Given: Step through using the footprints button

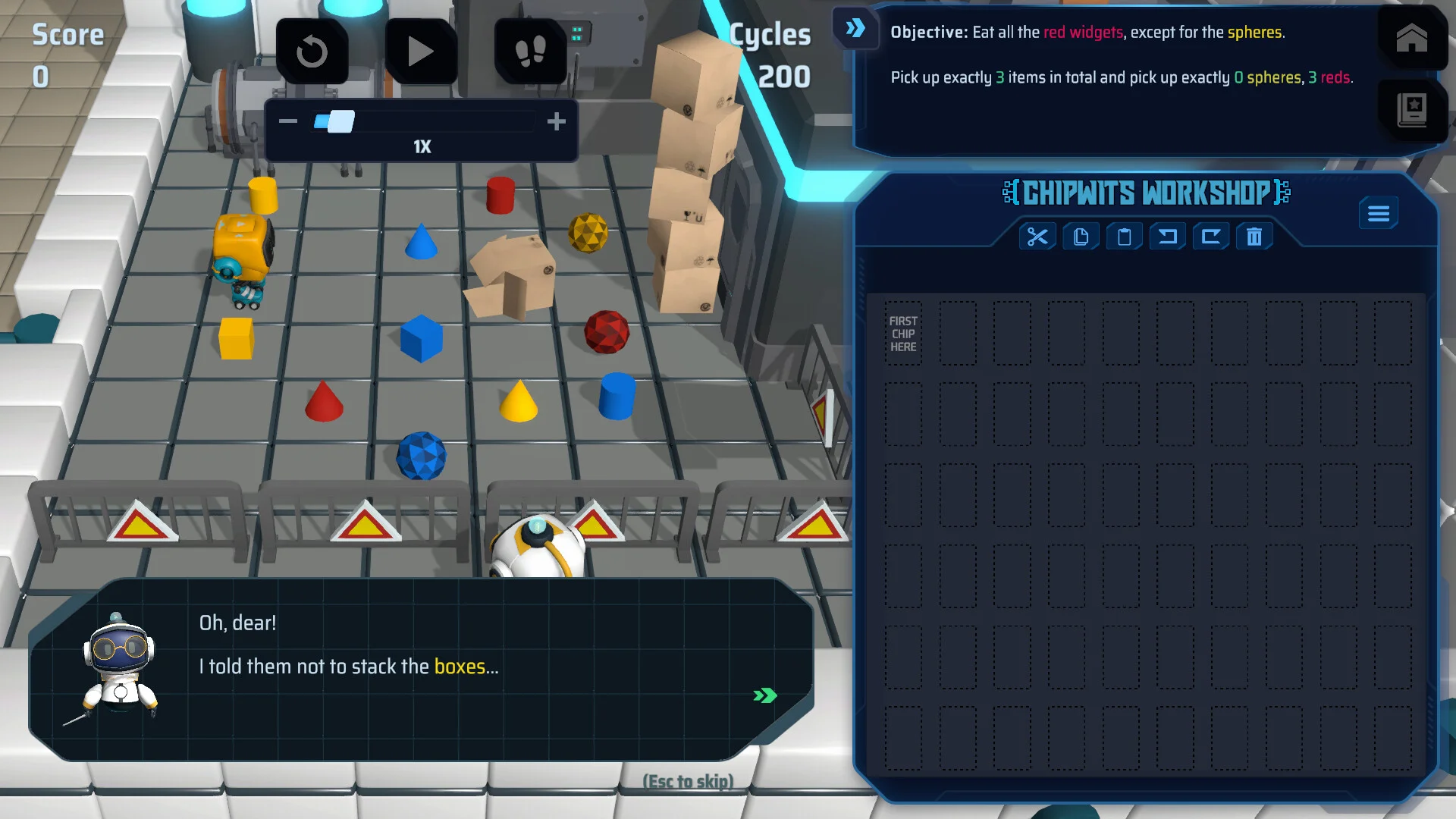Looking at the screenshot, I should point(530,52).
